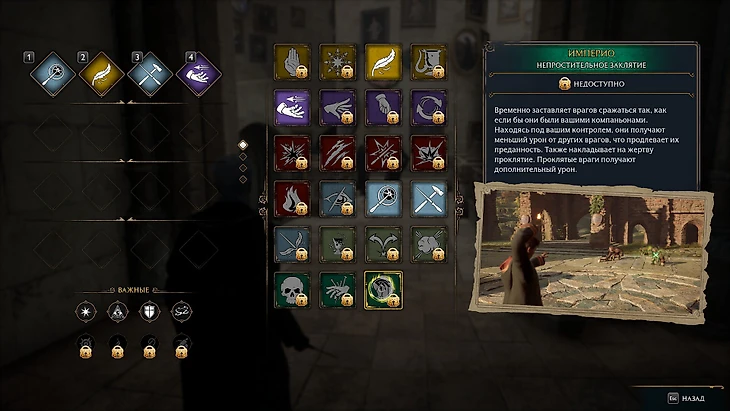Select the Levioso feather spell in the grid
Viewport: 730px width, 411px height.
tap(383, 60)
